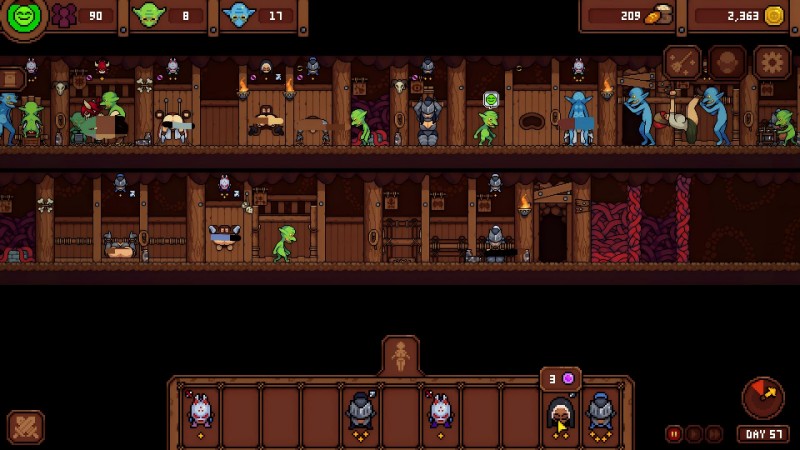
Task: Click the small wooden tab on left edge
Action: (x=10, y=79)
